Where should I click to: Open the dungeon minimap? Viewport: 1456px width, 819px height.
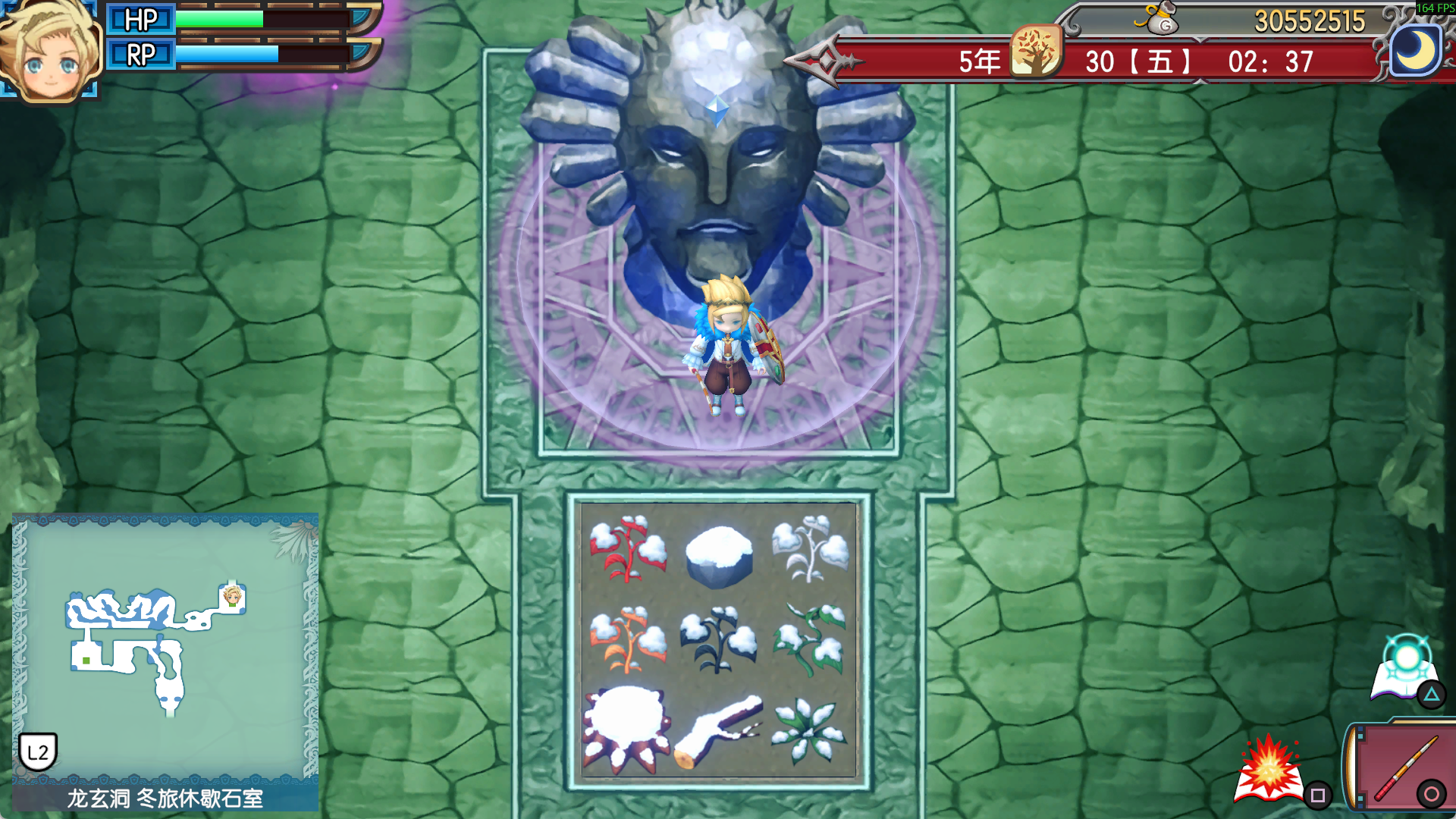[165, 648]
